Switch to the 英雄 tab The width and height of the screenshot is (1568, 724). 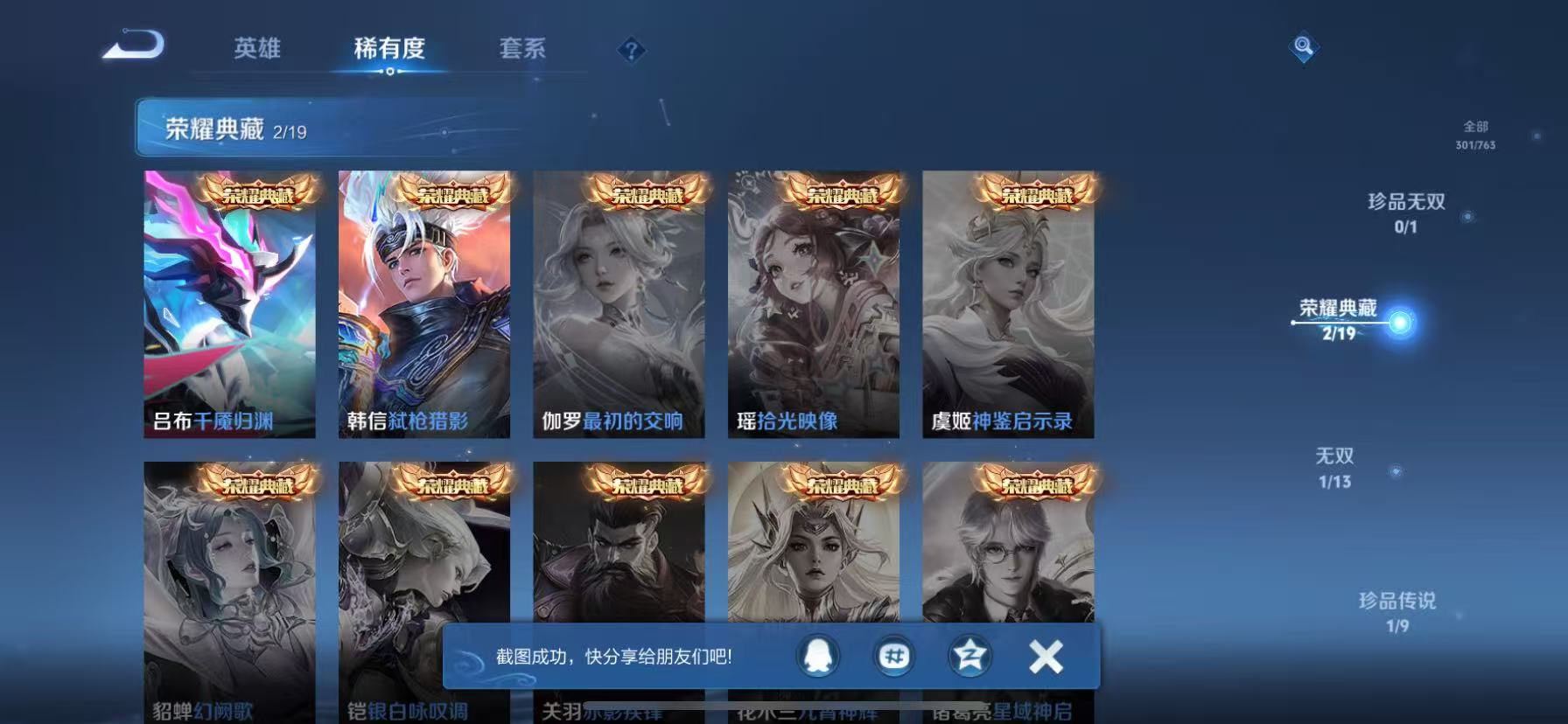[255, 50]
